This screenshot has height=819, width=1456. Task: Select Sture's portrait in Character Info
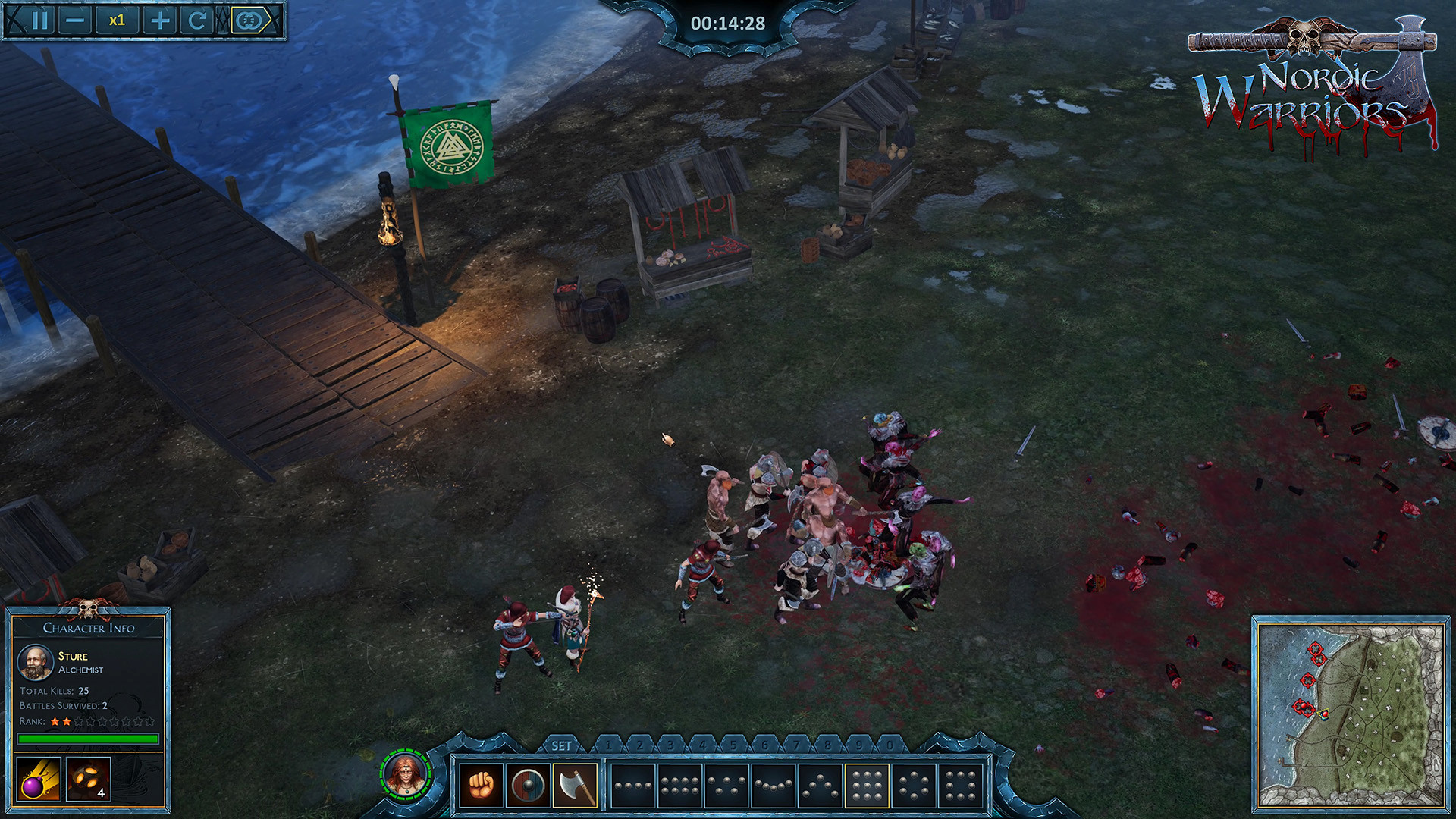(35, 662)
